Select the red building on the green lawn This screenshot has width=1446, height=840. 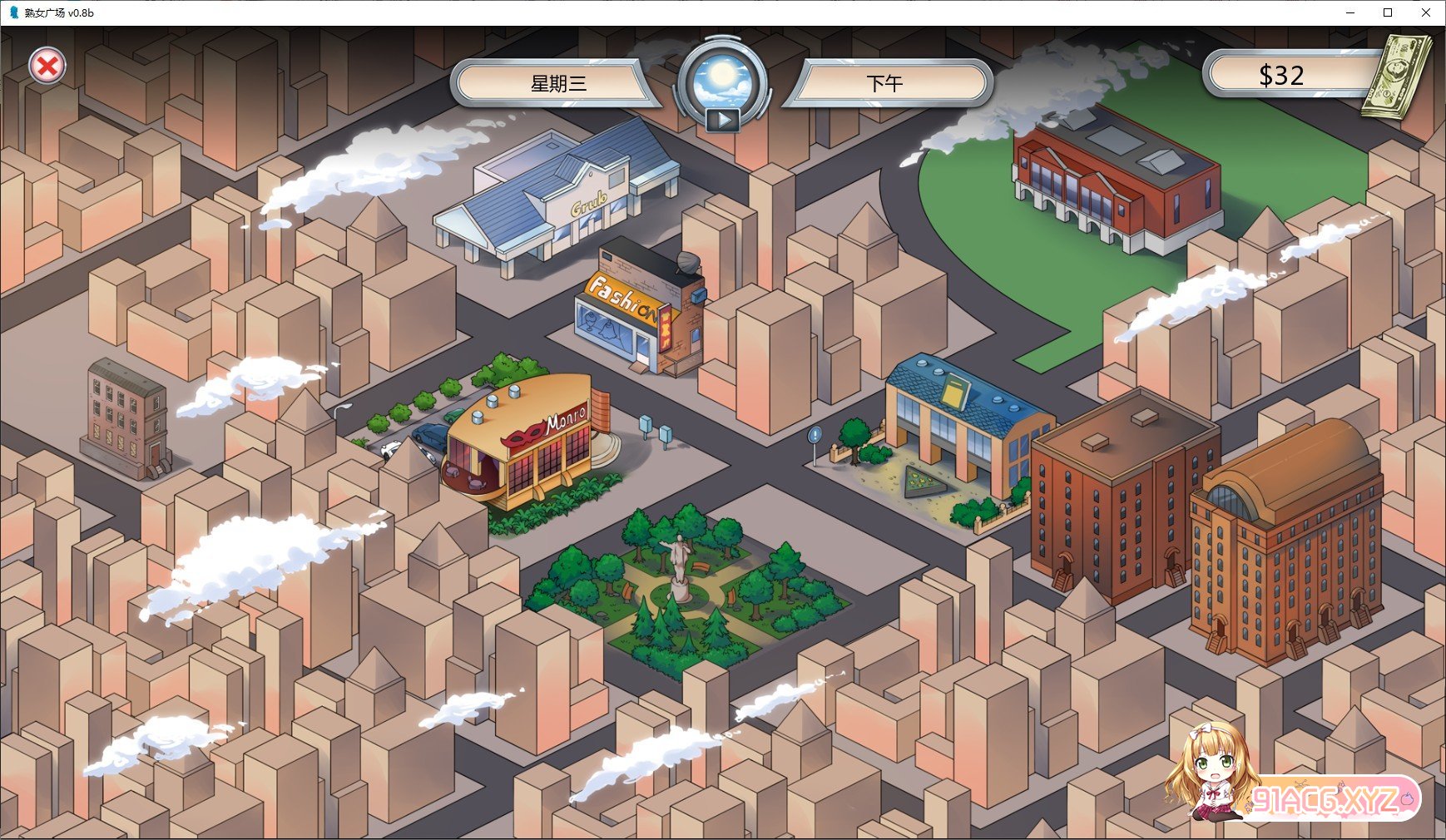1115,183
